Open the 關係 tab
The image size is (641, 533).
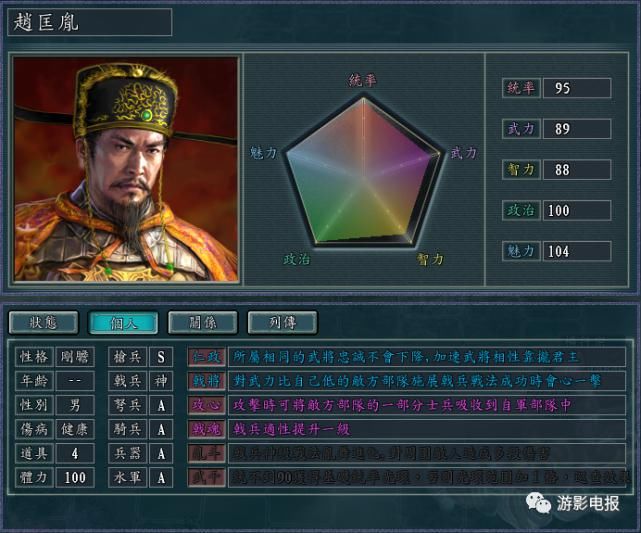coord(202,322)
